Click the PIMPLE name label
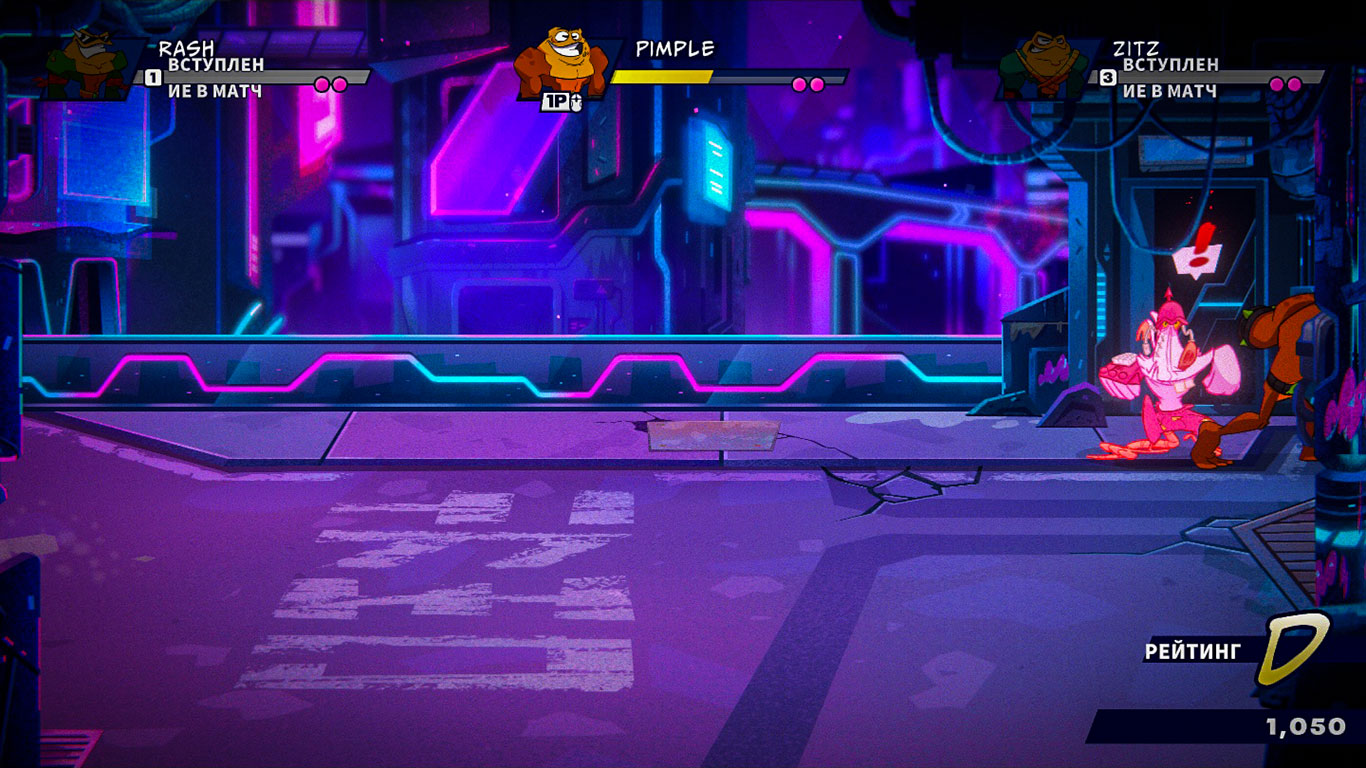Image resolution: width=1366 pixels, height=768 pixels. [x=675, y=46]
